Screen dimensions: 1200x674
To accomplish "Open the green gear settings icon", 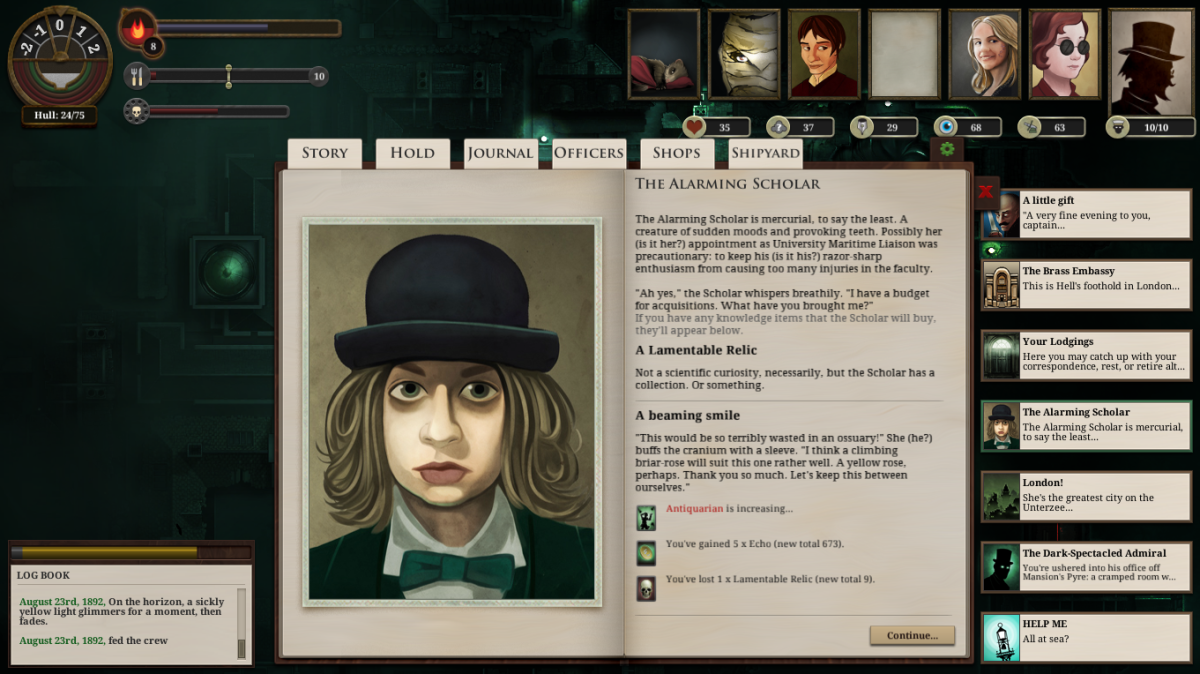I will (946, 150).
